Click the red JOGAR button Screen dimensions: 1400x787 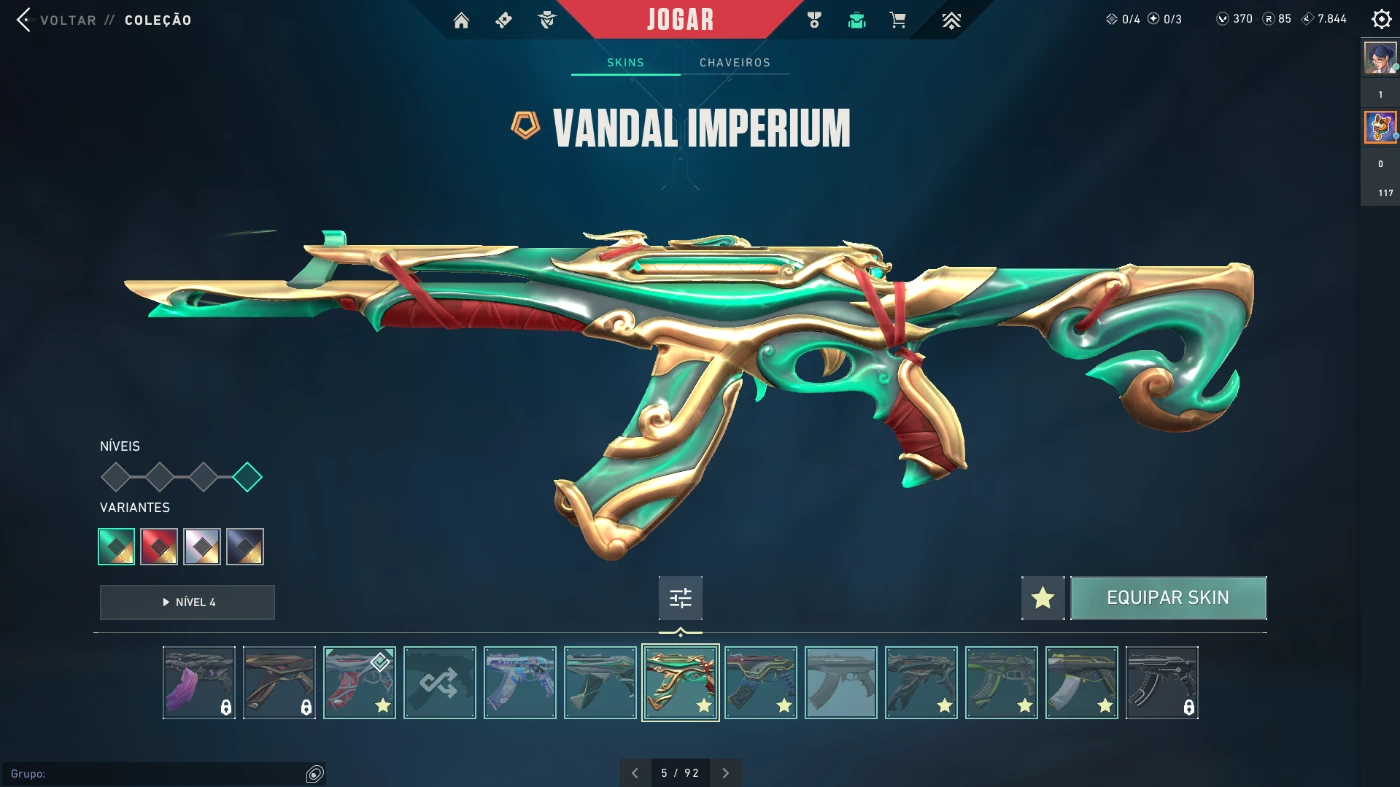[680, 20]
